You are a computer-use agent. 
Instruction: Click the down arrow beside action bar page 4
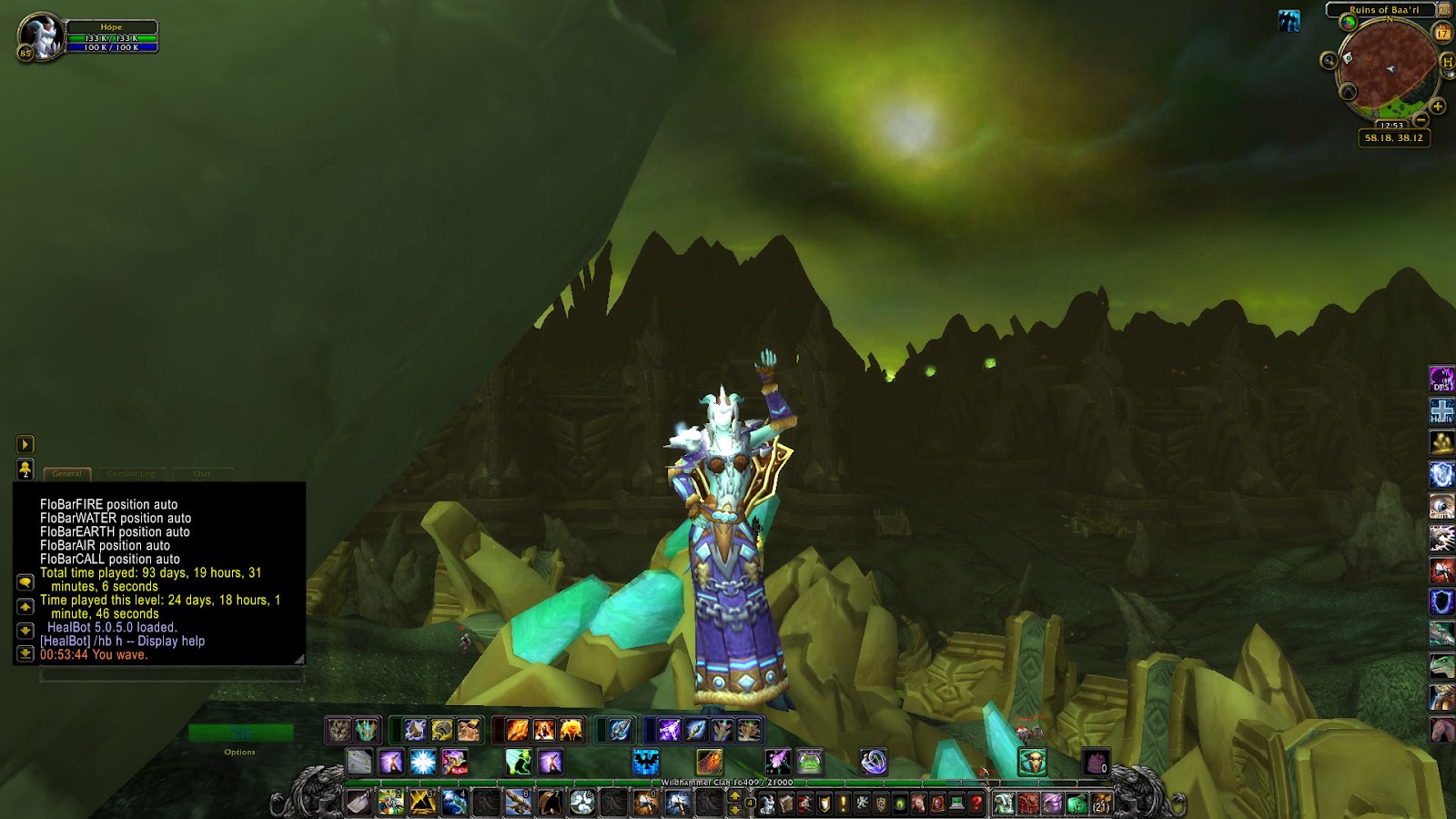click(735, 810)
